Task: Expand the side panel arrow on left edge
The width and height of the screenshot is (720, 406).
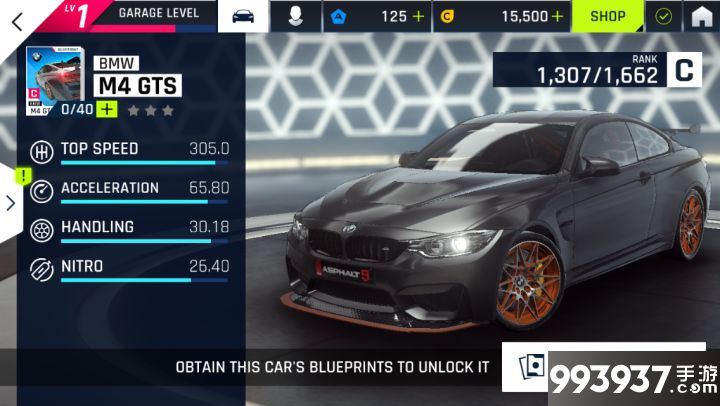Action: coord(10,203)
